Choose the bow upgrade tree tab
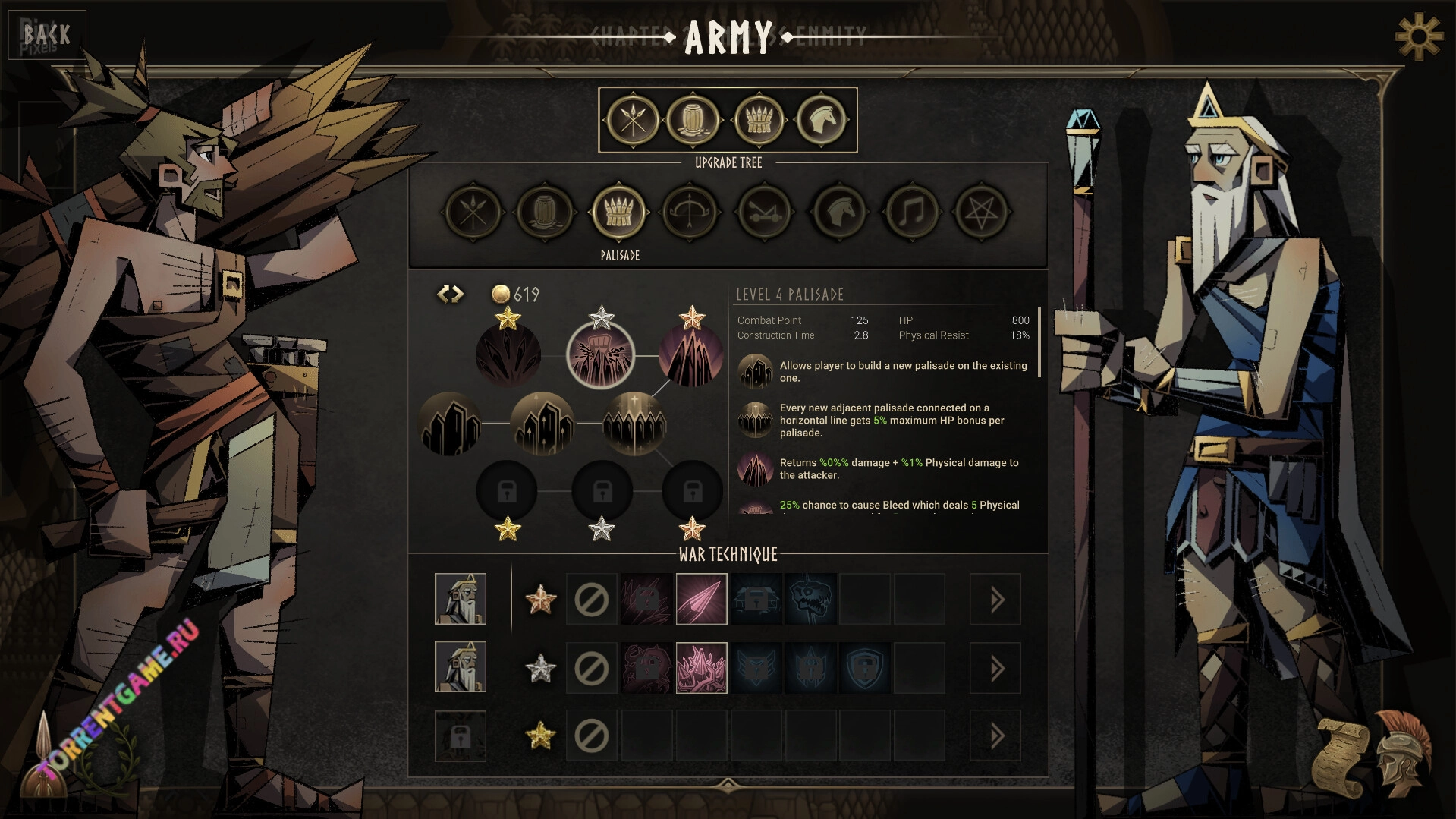The image size is (1456, 819). coord(690,213)
